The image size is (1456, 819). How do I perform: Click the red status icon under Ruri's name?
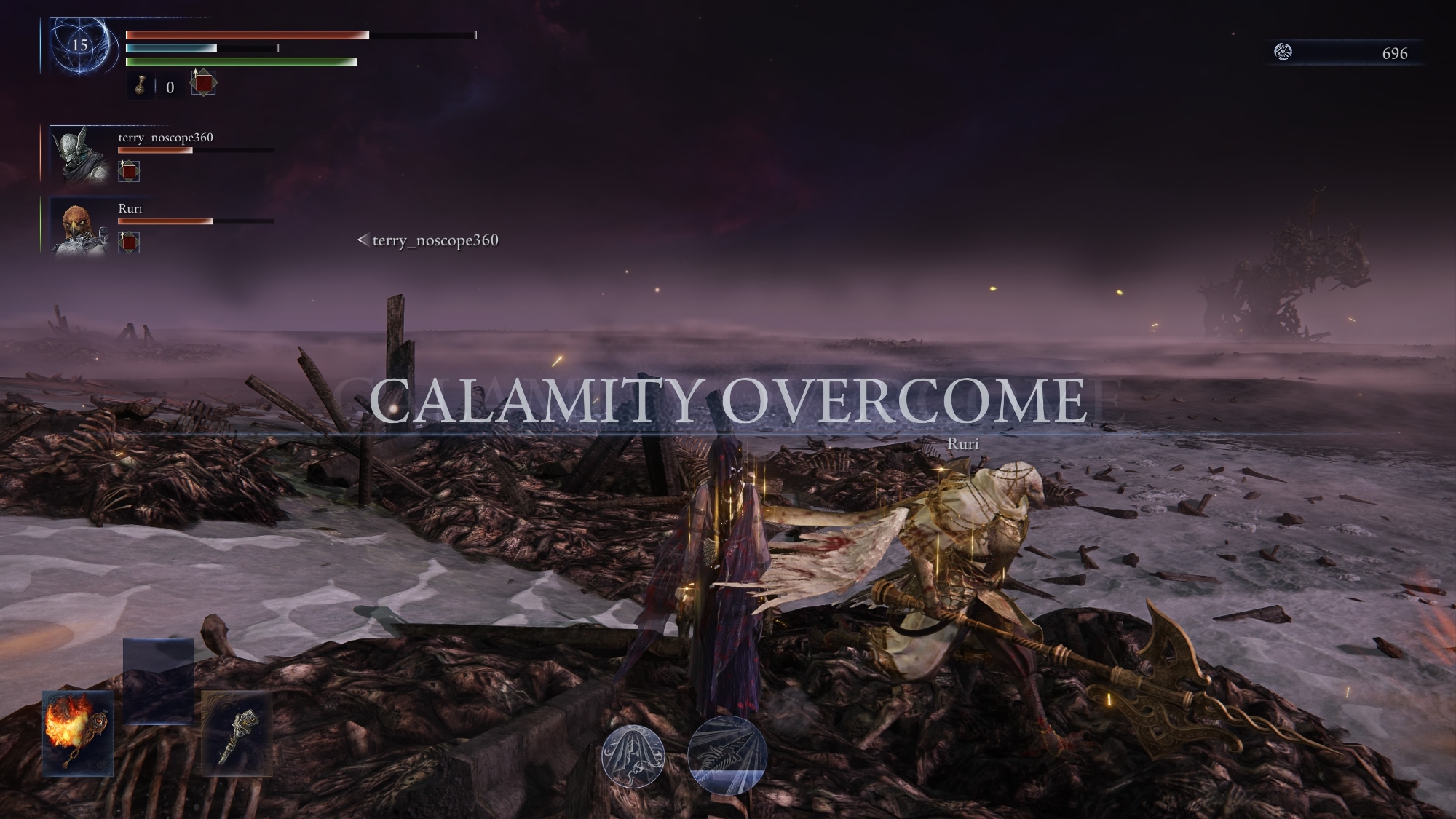click(x=129, y=242)
